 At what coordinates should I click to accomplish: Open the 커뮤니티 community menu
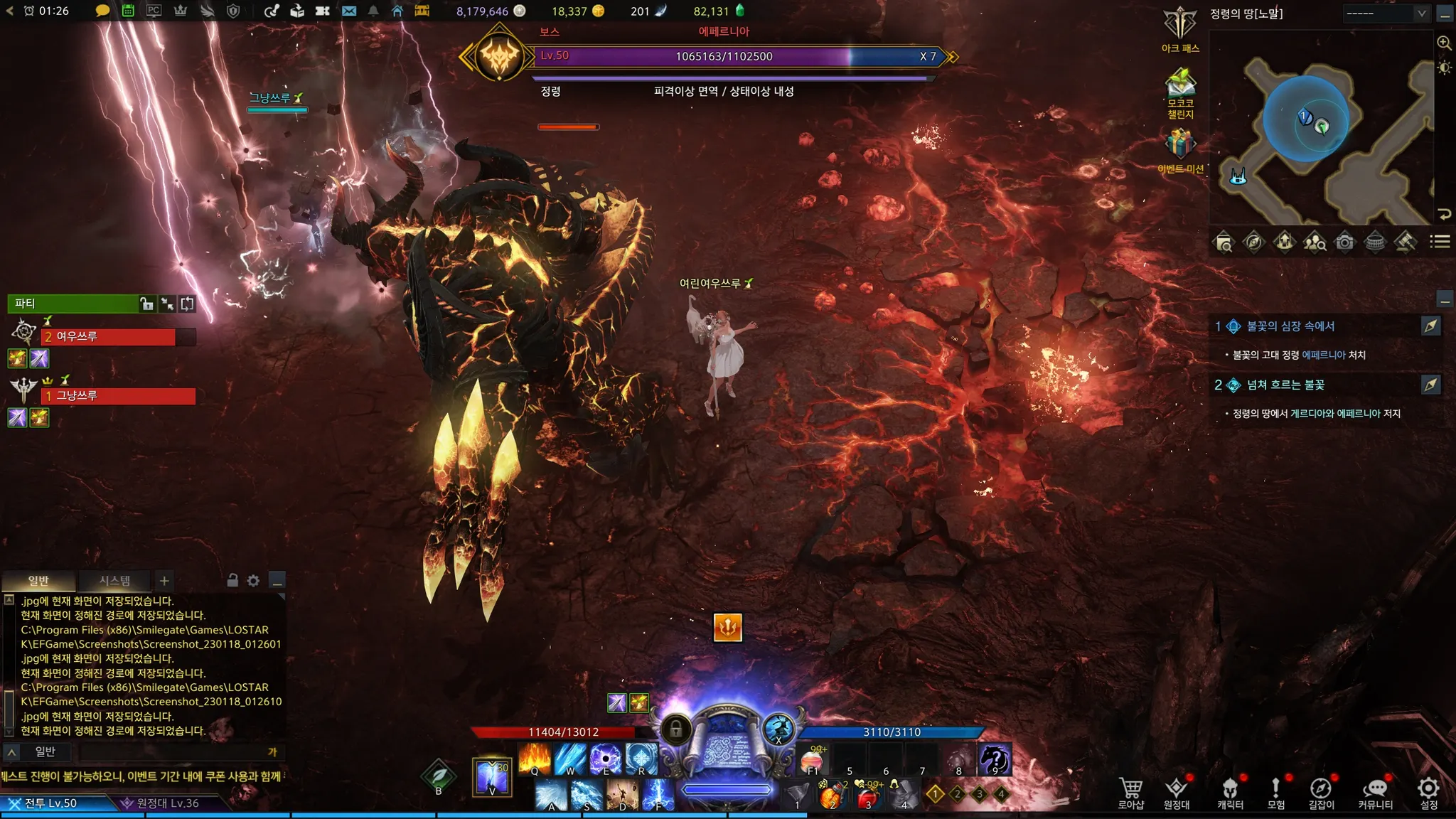[1375, 793]
